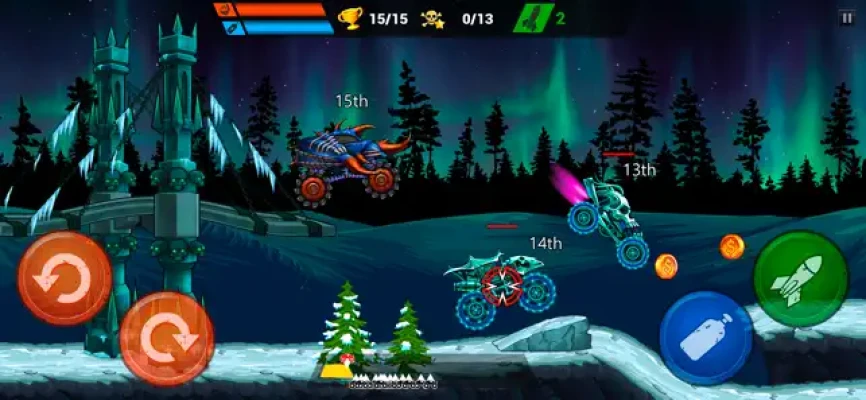Screen dimensions: 866x400
Task: Tap the clockwise tilt button
Action: click(166, 338)
